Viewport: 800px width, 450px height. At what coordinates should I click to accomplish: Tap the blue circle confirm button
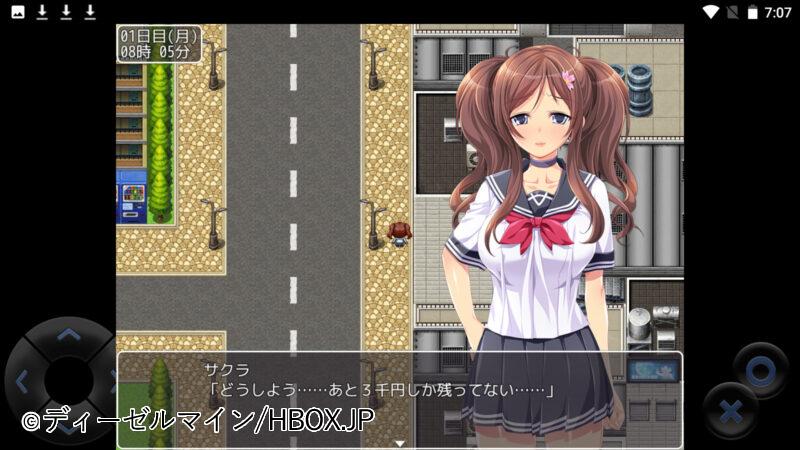[760, 371]
